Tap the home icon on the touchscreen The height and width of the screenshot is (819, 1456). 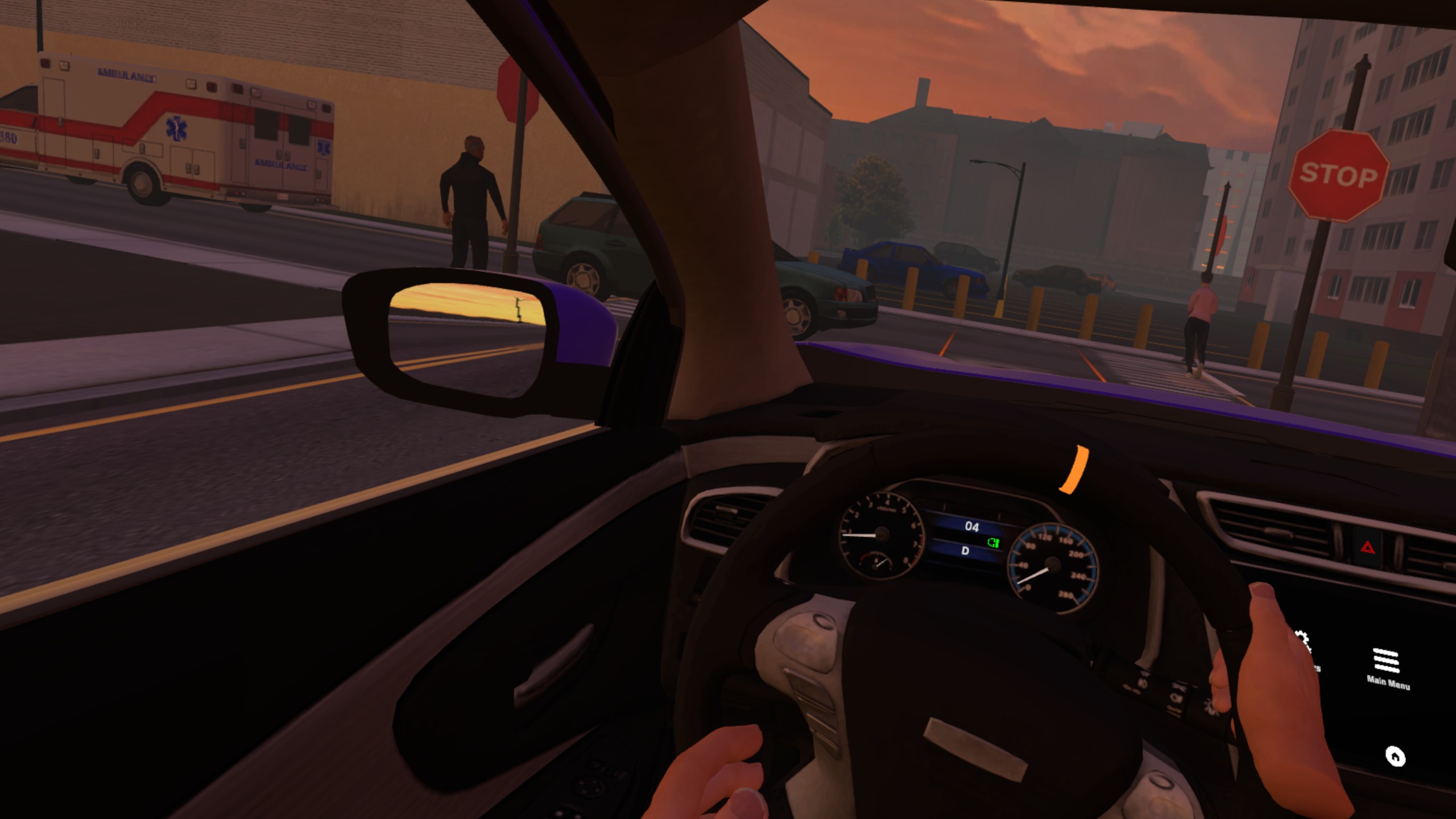pyautogui.click(x=1395, y=756)
